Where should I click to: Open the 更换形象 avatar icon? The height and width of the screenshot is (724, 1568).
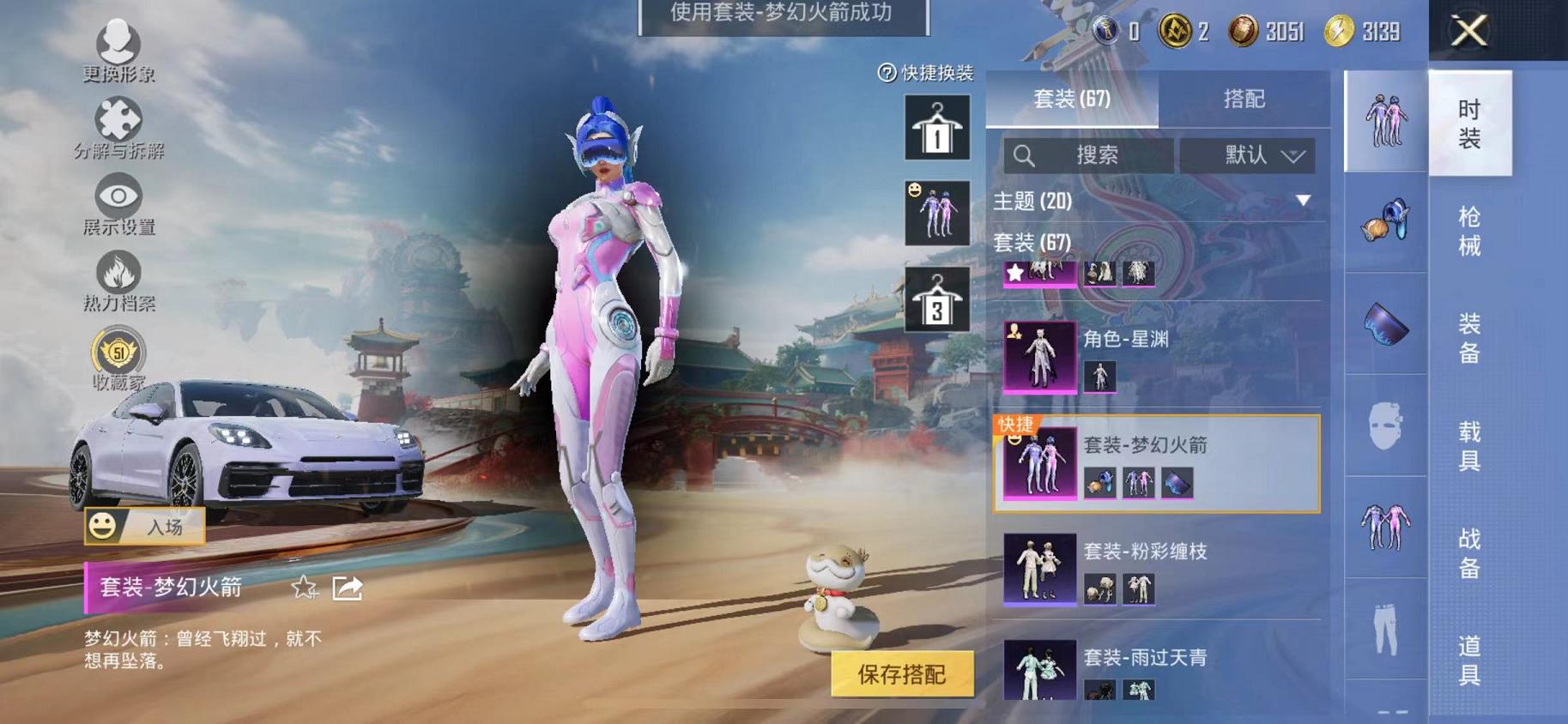pos(120,39)
